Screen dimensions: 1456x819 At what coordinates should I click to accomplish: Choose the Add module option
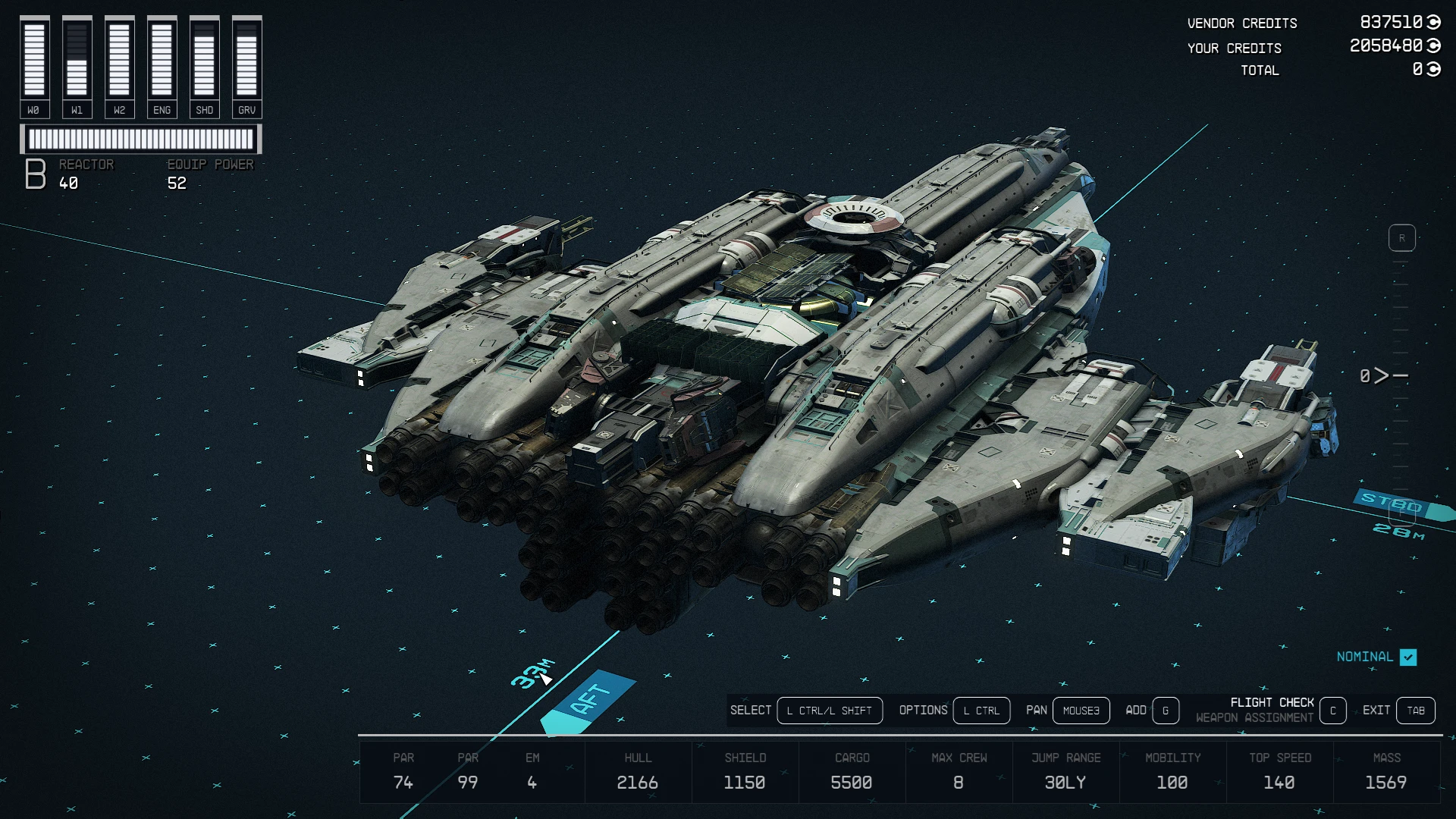[1166, 711]
